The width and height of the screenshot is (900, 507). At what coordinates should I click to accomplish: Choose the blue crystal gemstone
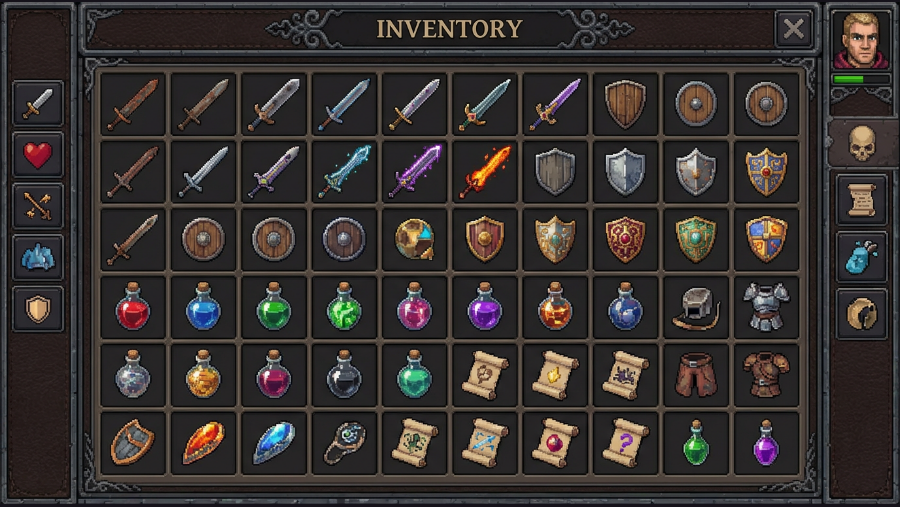pyautogui.click(x=274, y=442)
